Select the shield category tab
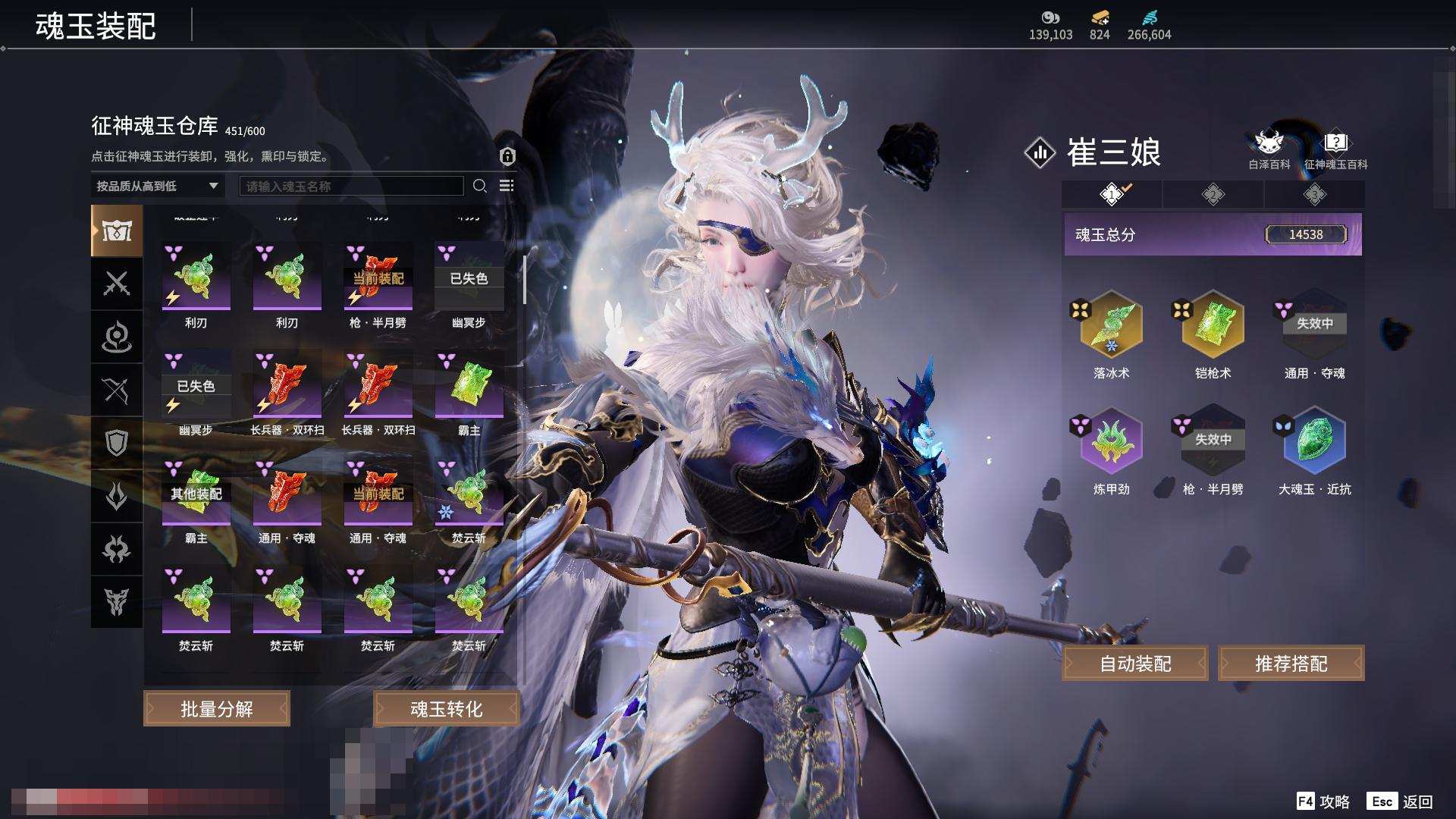The width and height of the screenshot is (1456, 819). tap(117, 443)
